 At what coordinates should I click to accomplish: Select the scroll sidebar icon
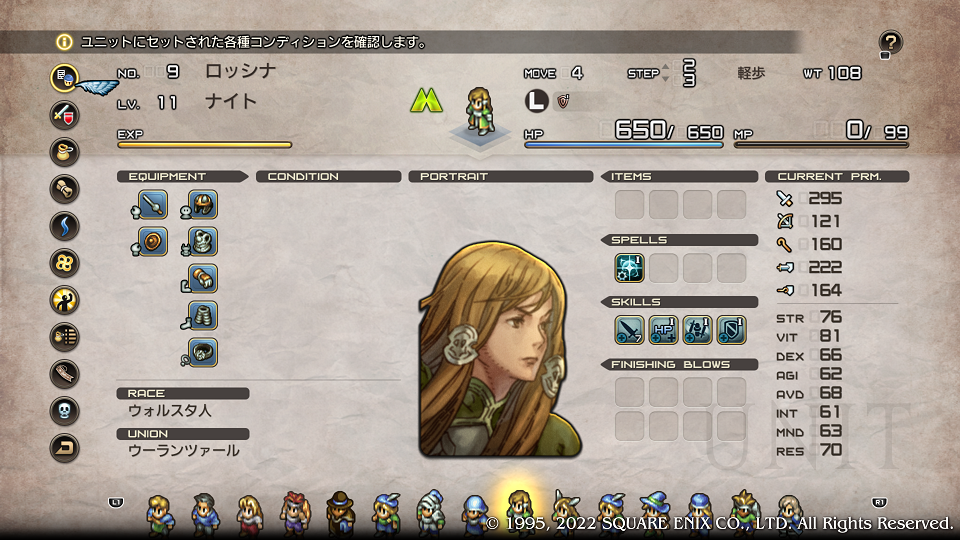coord(65,189)
